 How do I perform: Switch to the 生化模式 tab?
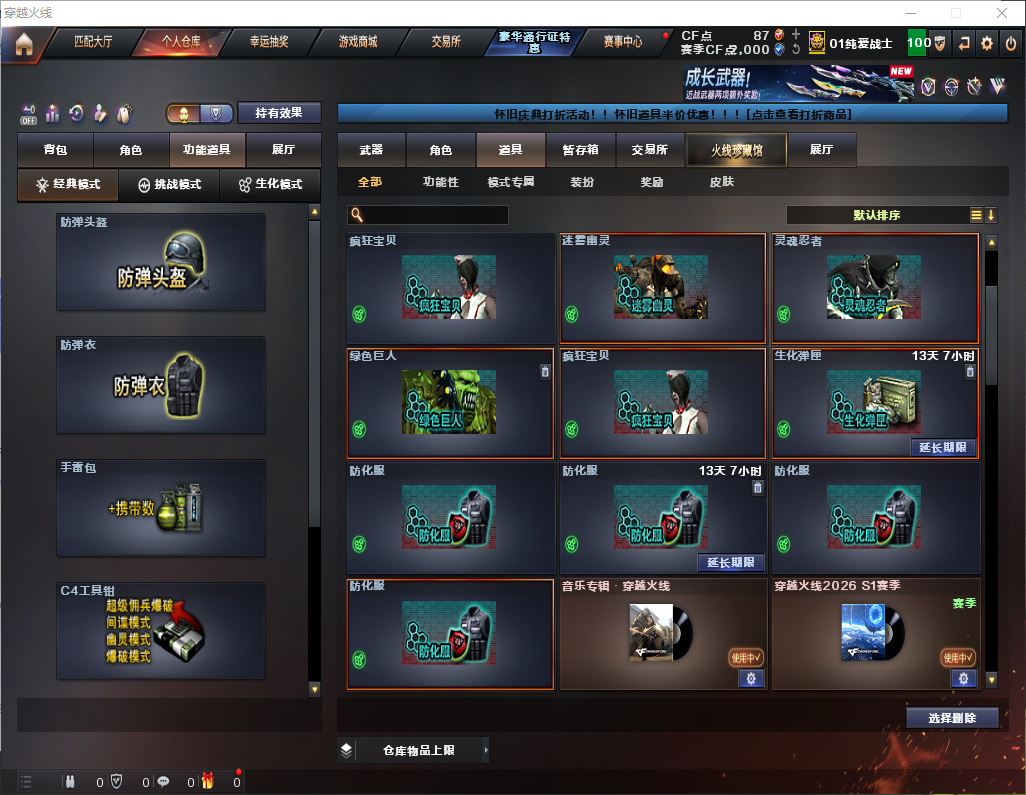(x=269, y=185)
